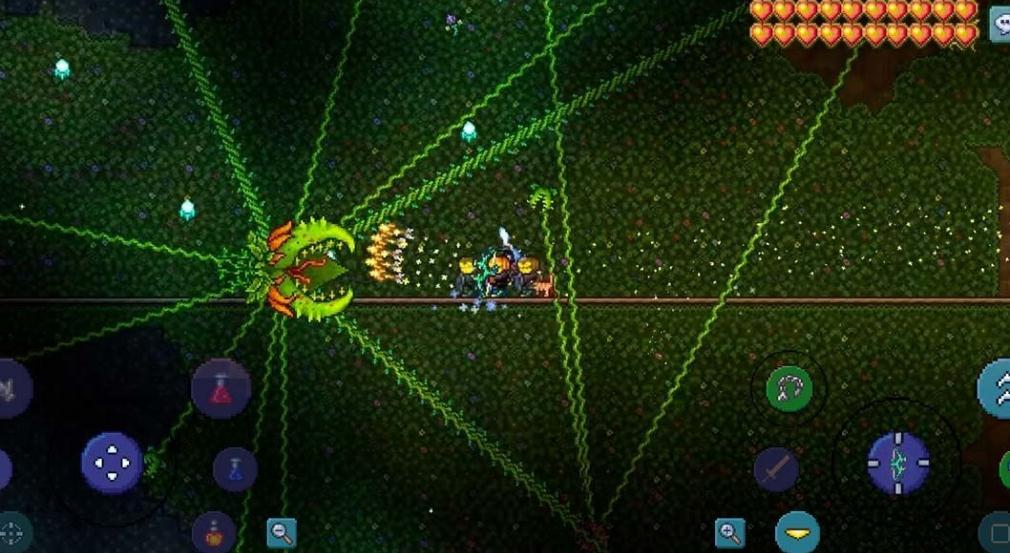This screenshot has width=1010, height=553.
Task: Tap the yellow down-arrow drop button
Action: pos(797,532)
